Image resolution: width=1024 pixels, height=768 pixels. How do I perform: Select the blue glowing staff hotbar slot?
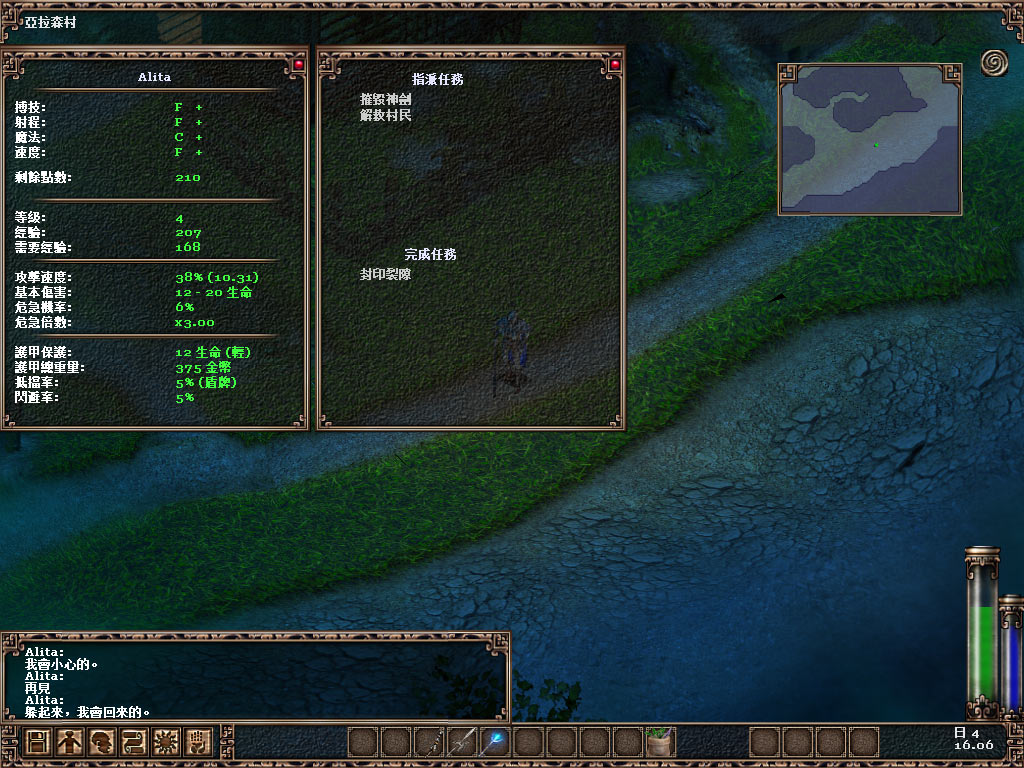click(495, 742)
